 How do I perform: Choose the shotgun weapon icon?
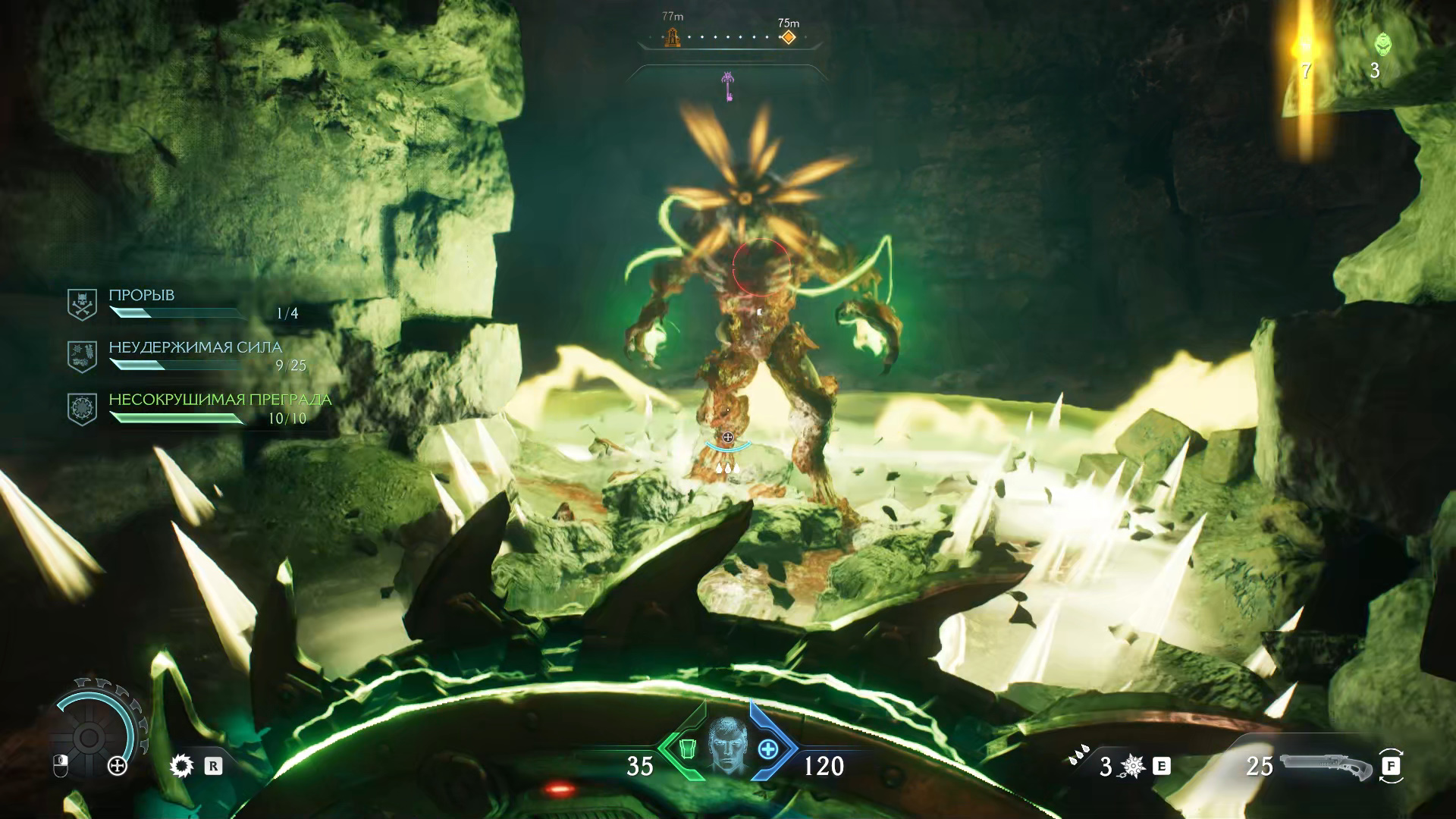pyautogui.click(x=1326, y=766)
